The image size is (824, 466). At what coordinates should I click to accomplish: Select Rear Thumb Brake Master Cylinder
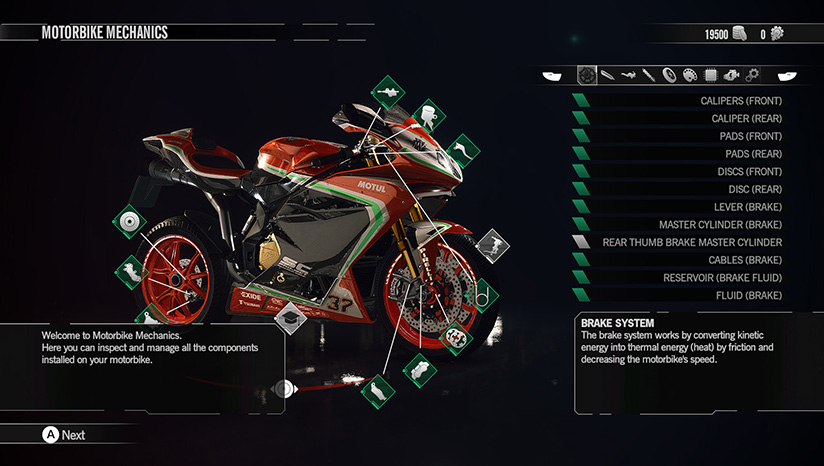click(692, 242)
